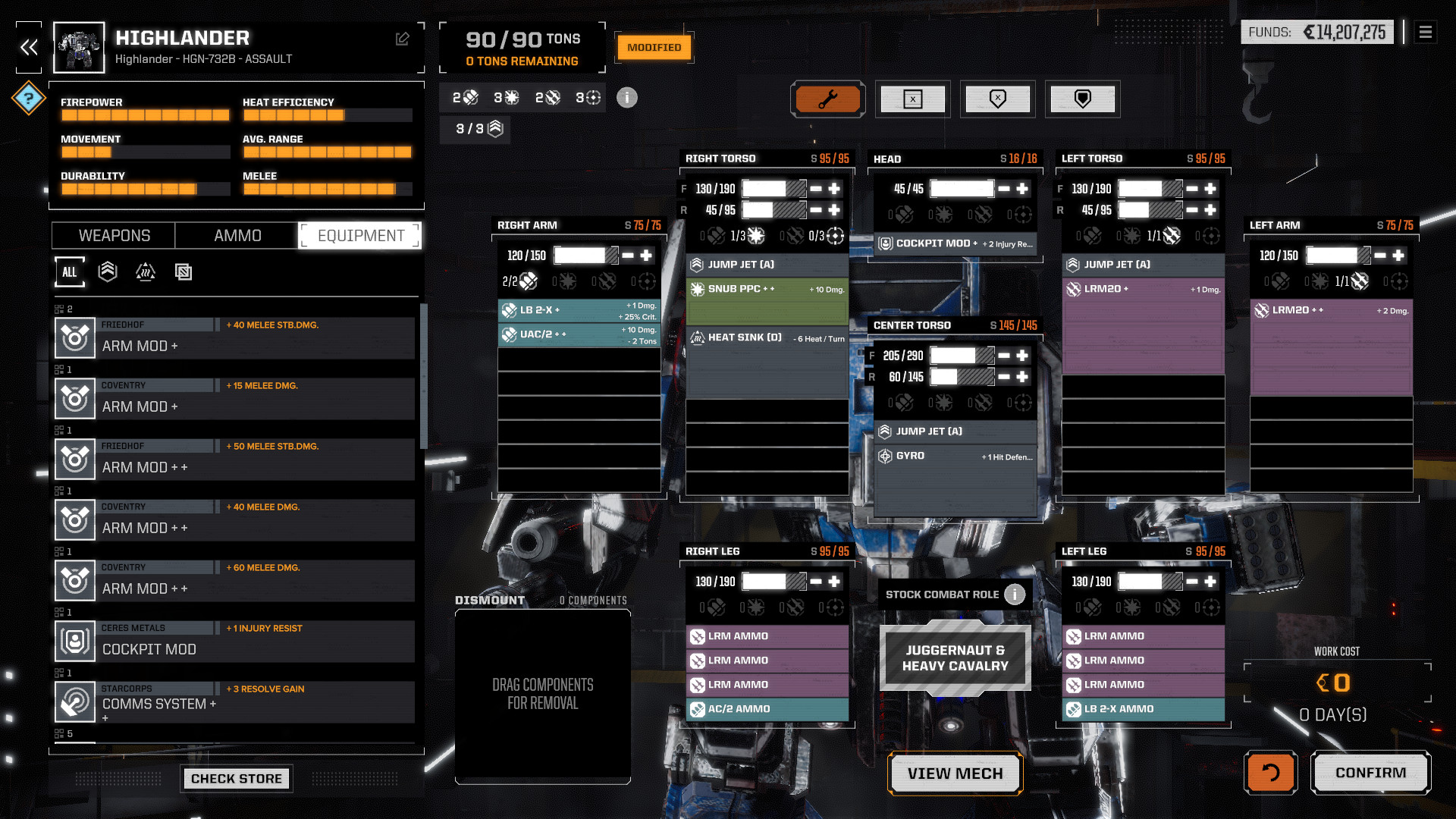
Task: Click the boxed X strip-equipment icon
Action: click(913, 99)
